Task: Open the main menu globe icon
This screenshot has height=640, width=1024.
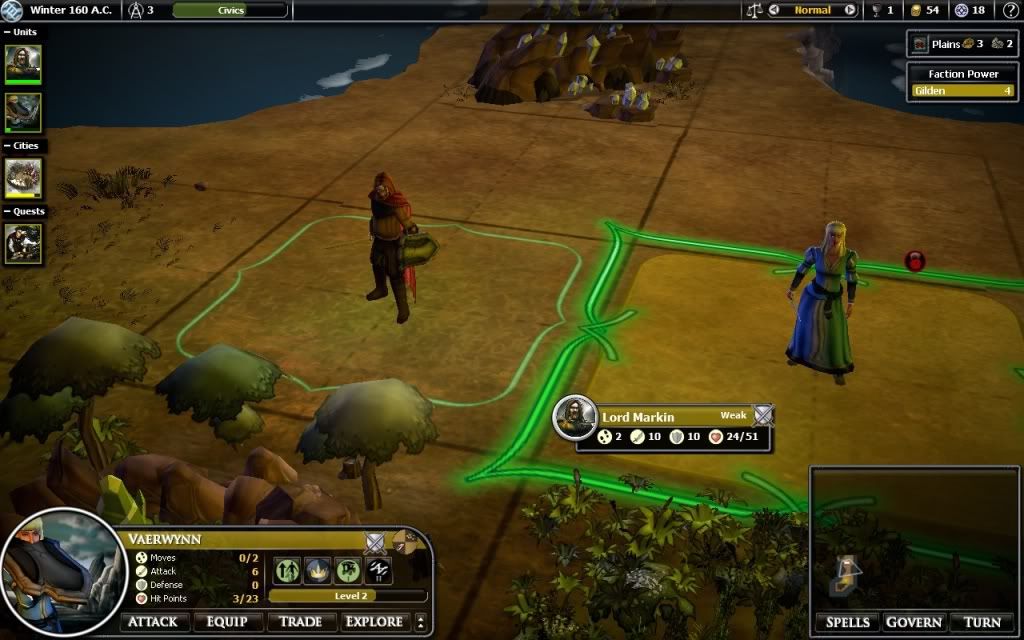Action: coord(13,10)
